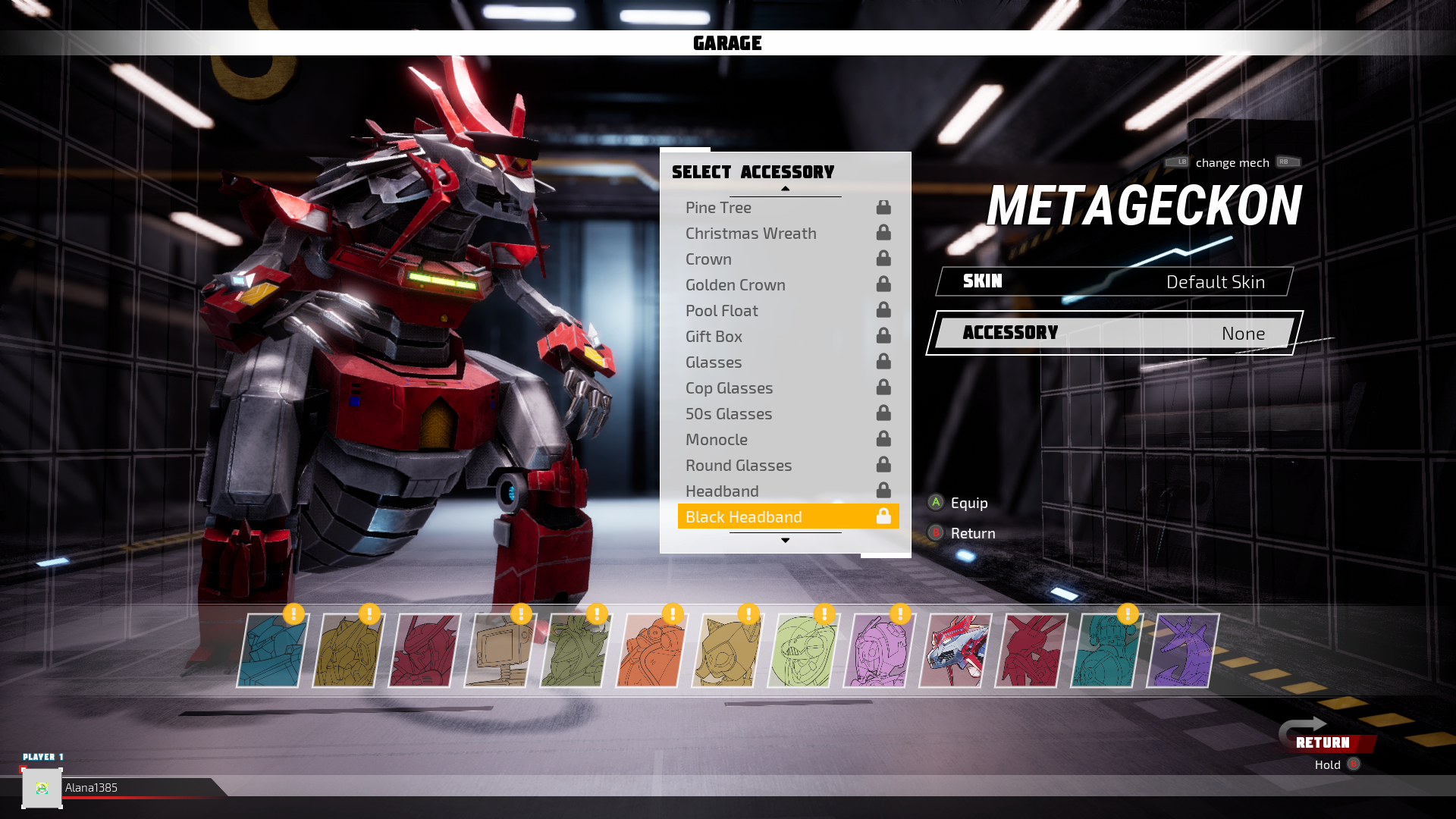Toggle the exclamation badge on the purple mech portrait
This screenshot has height=819, width=1456.
click(900, 614)
